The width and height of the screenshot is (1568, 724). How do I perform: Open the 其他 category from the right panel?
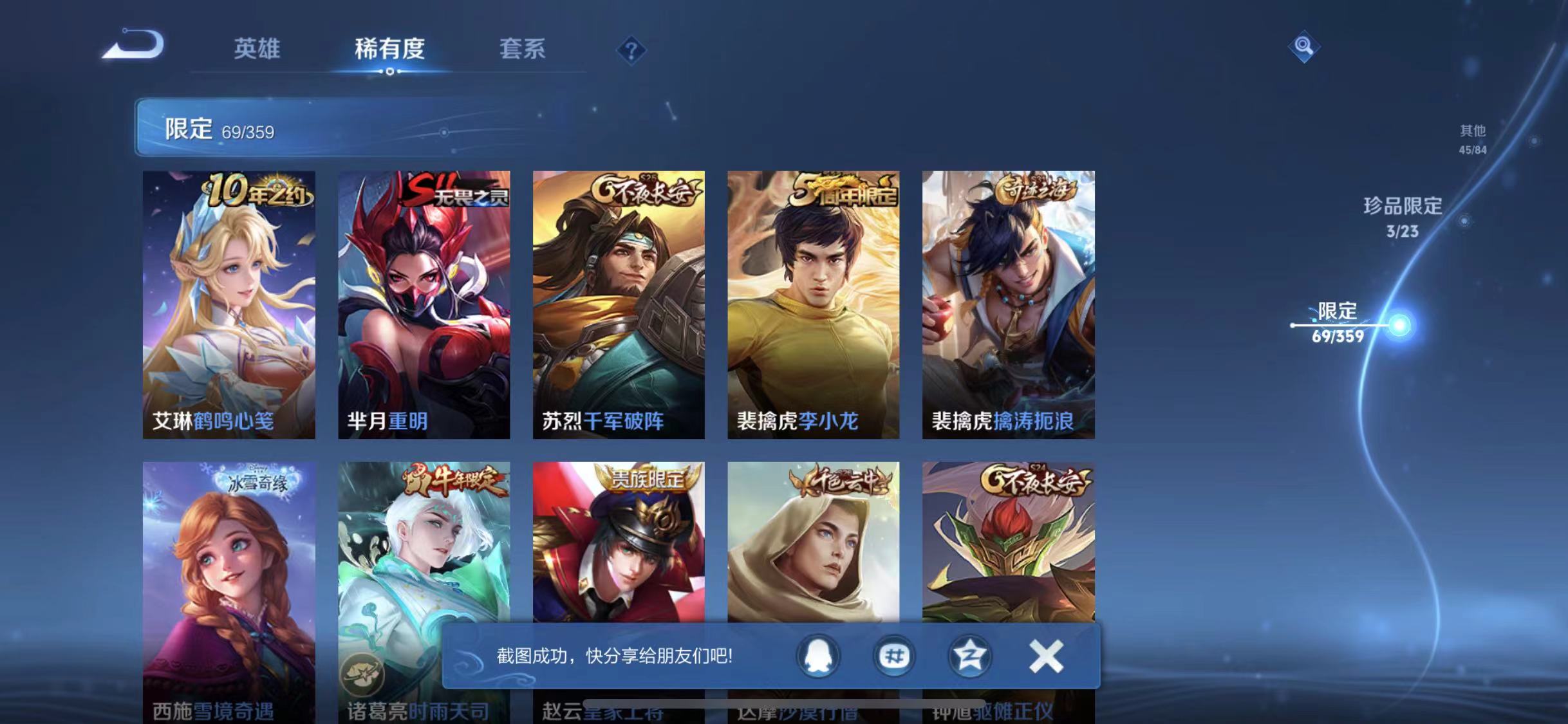pyautogui.click(x=1474, y=138)
